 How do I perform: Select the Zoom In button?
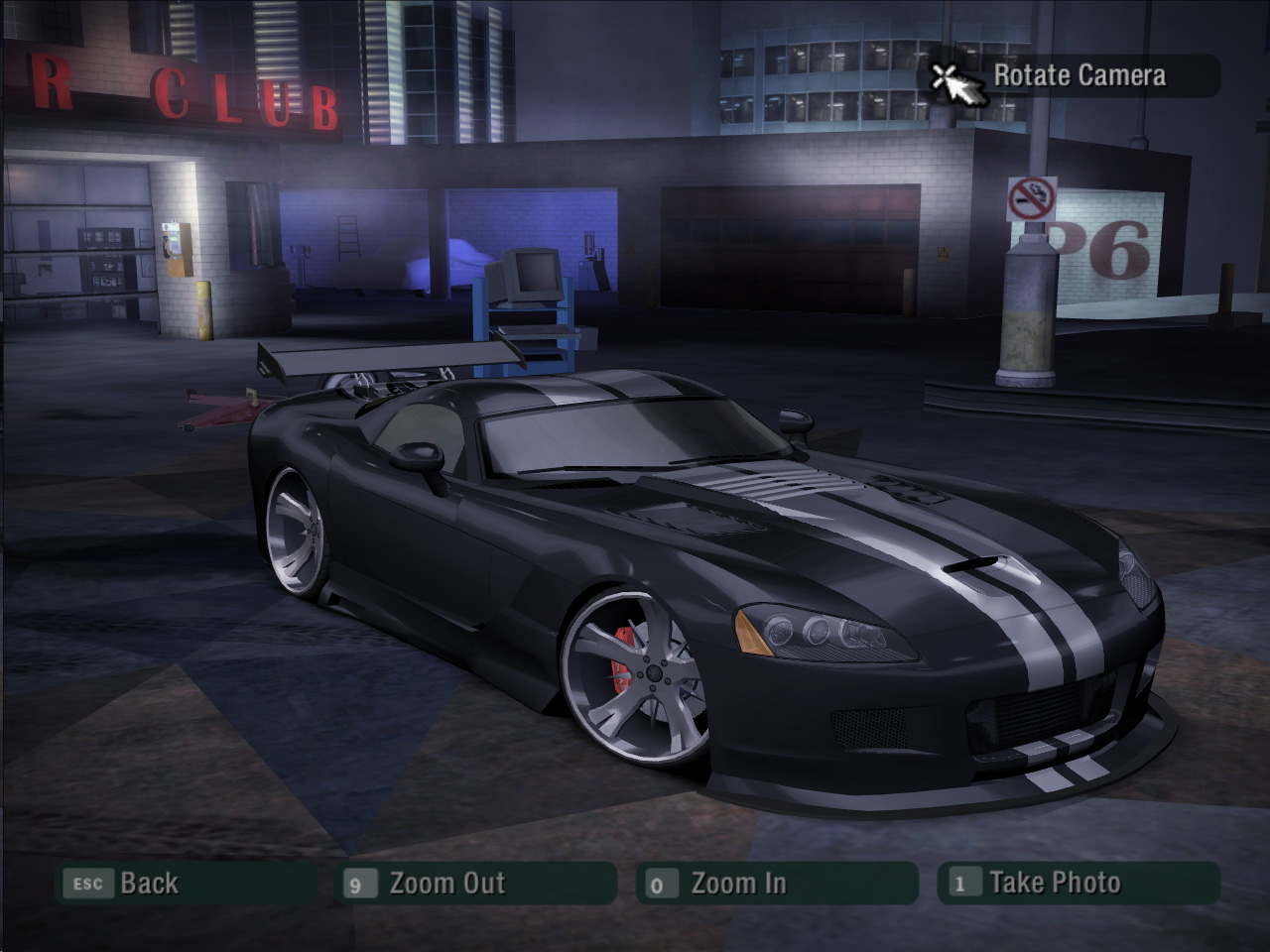click(x=776, y=883)
